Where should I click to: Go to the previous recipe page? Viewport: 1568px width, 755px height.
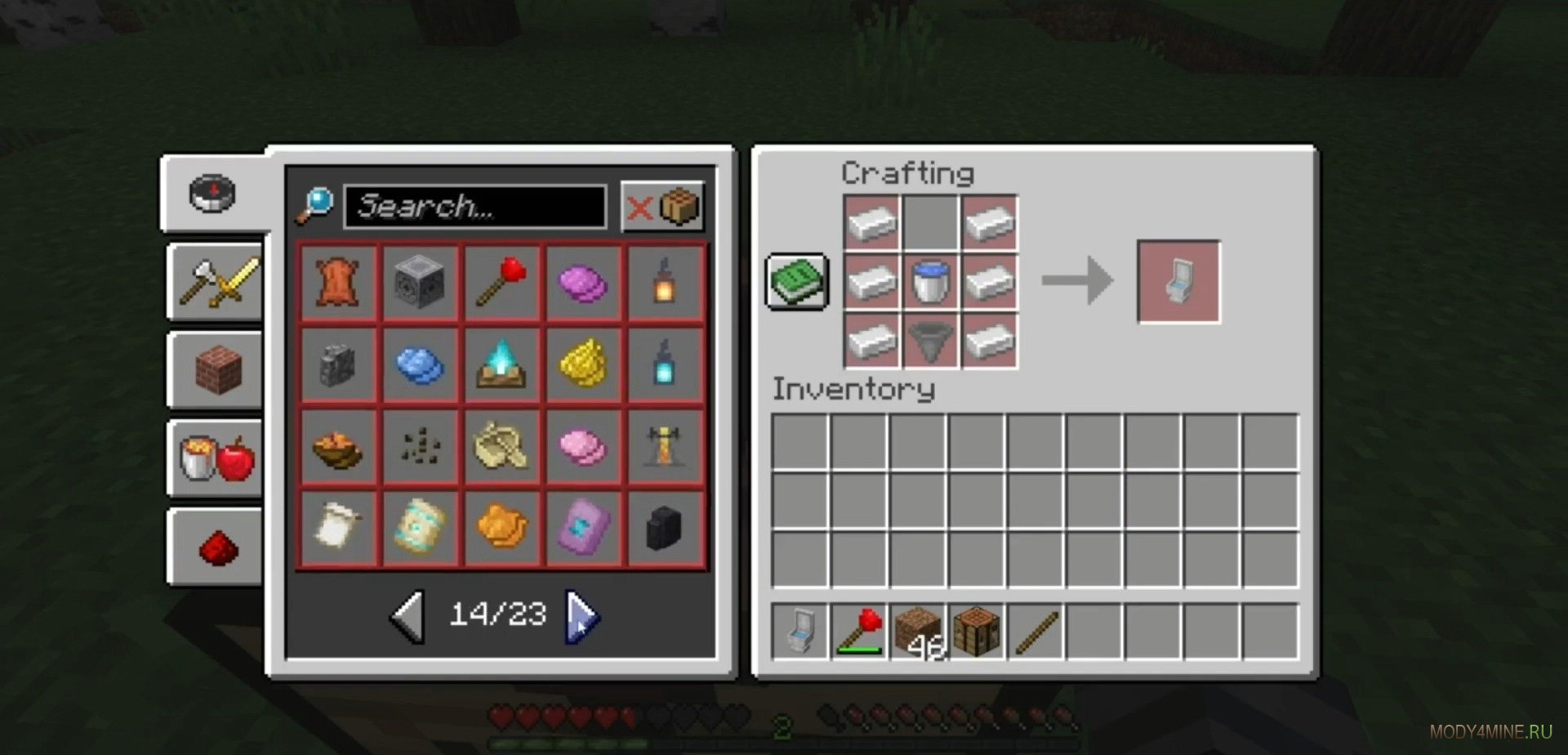pyautogui.click(x=408, y=615)
